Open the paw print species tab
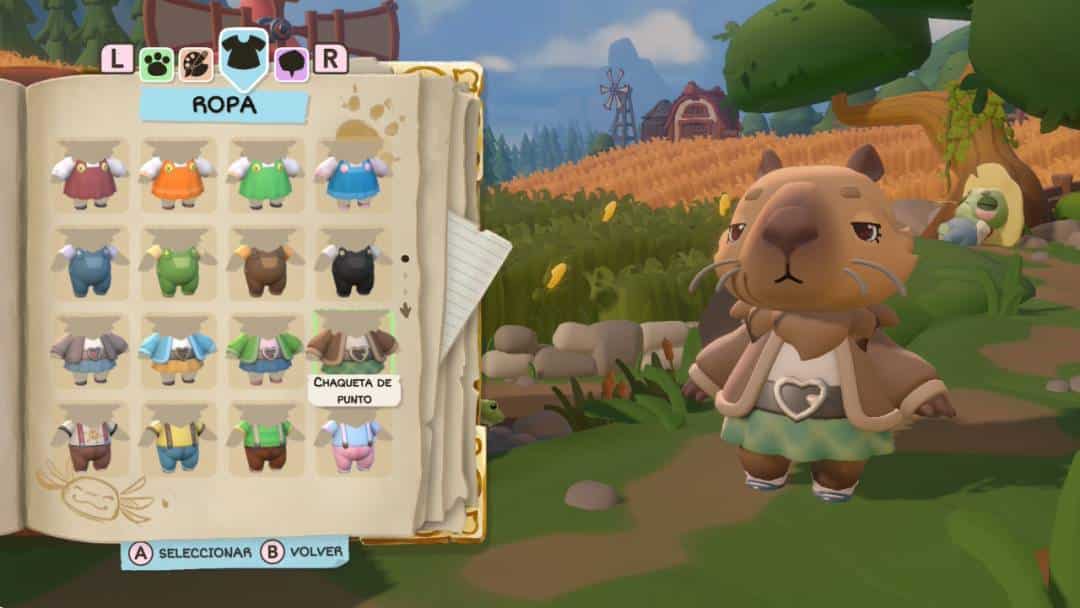This screenshot has width=1080, height=608. click(156, 63)
